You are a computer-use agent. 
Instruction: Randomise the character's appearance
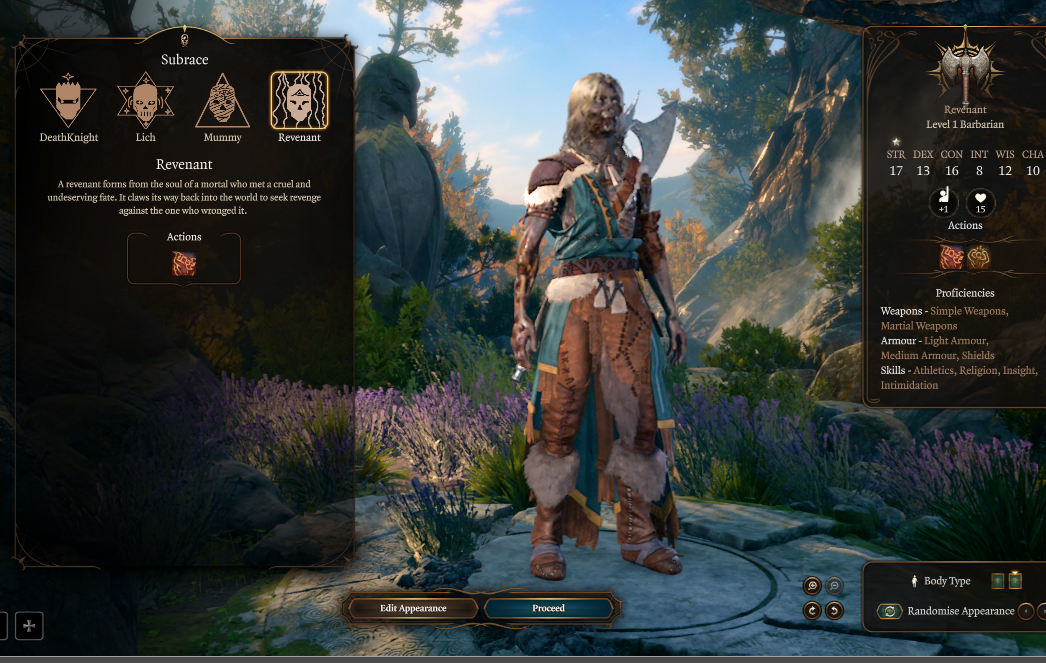[x=889, y=611]
